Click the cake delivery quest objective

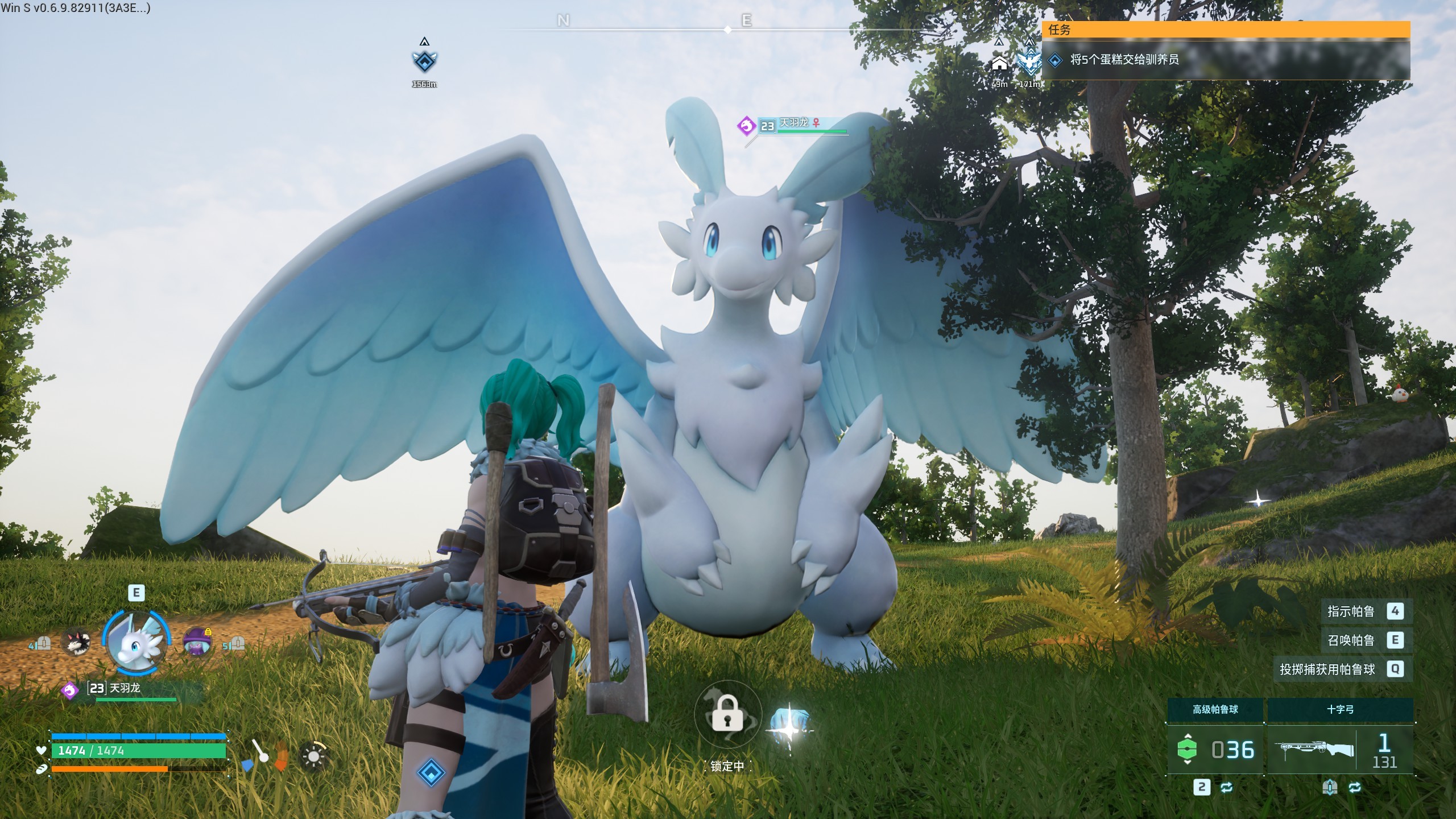click(x=1124, y=60)
